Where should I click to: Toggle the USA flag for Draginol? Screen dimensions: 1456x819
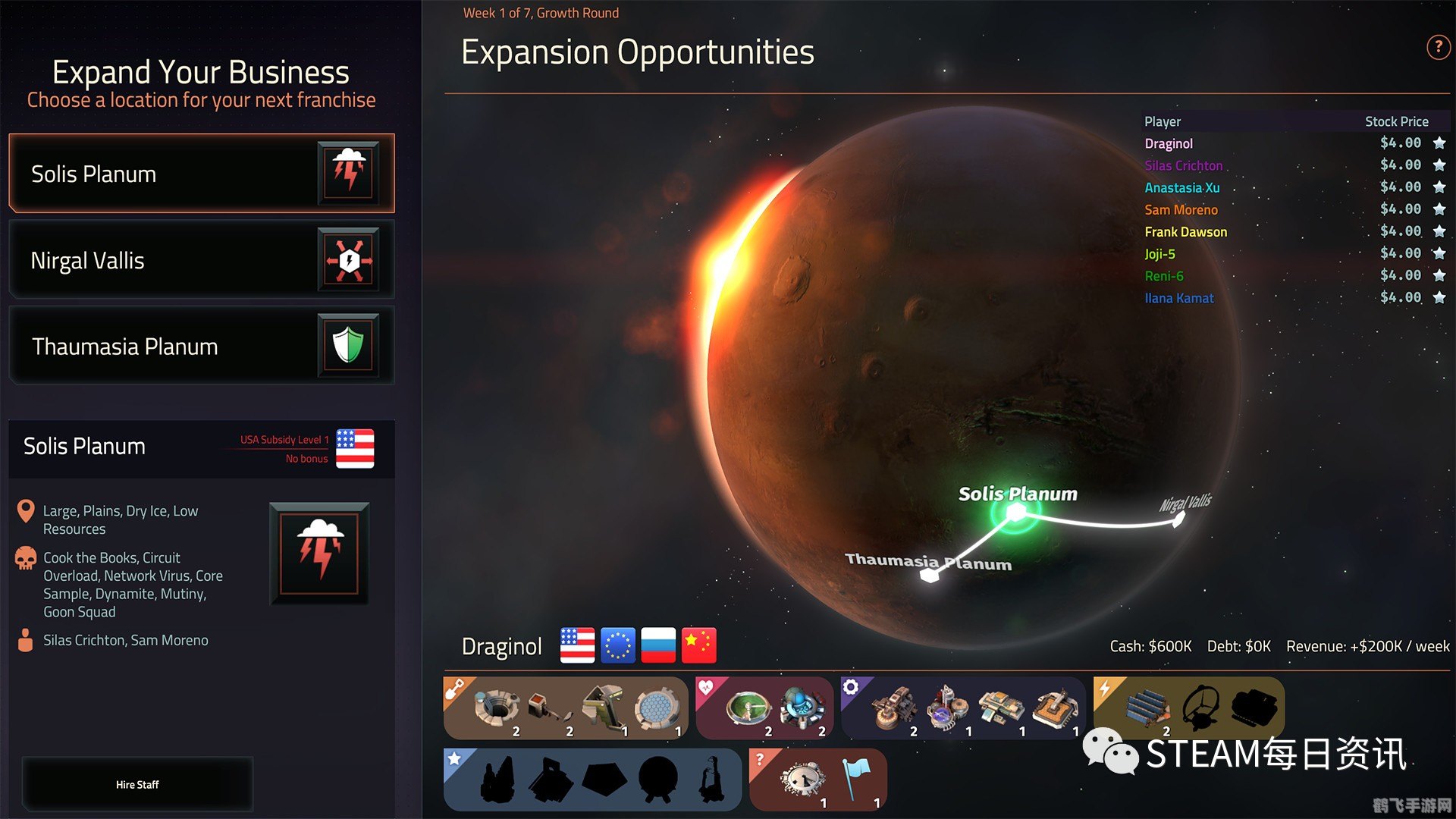point(576,645)
